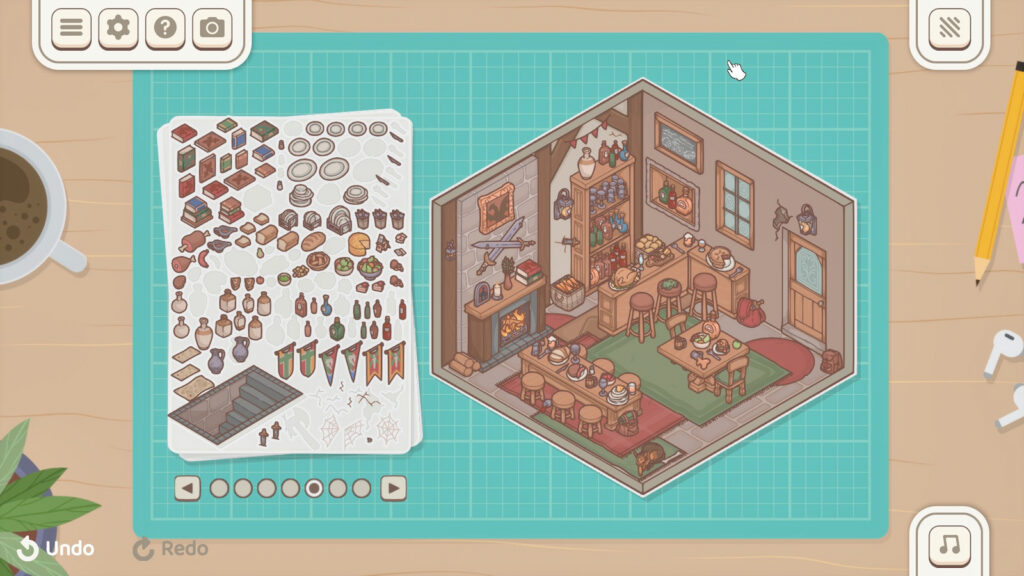Go to the next sticker page arrow

pyautogui.click(x=394, y=488)
